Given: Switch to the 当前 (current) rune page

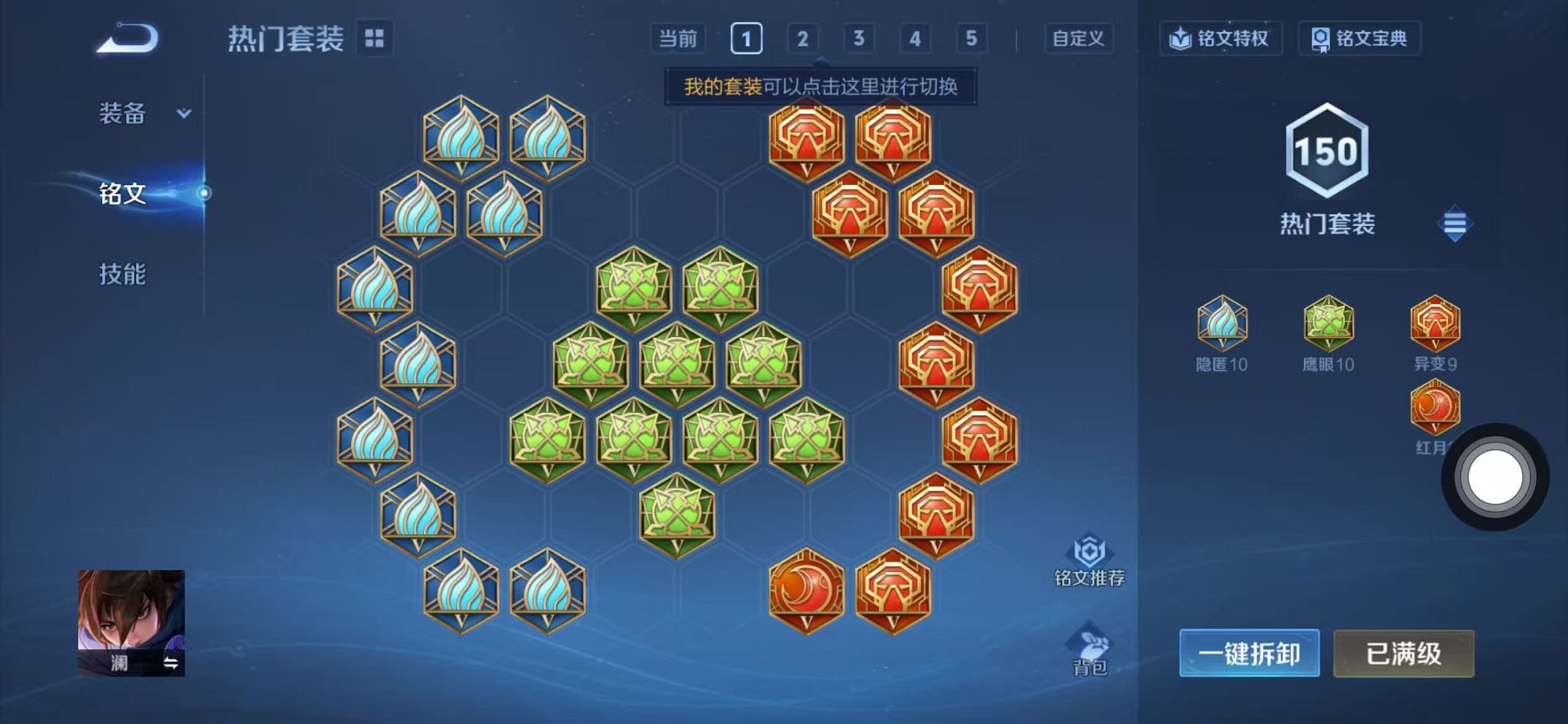Looking at the screenshot, I should 680,39.
